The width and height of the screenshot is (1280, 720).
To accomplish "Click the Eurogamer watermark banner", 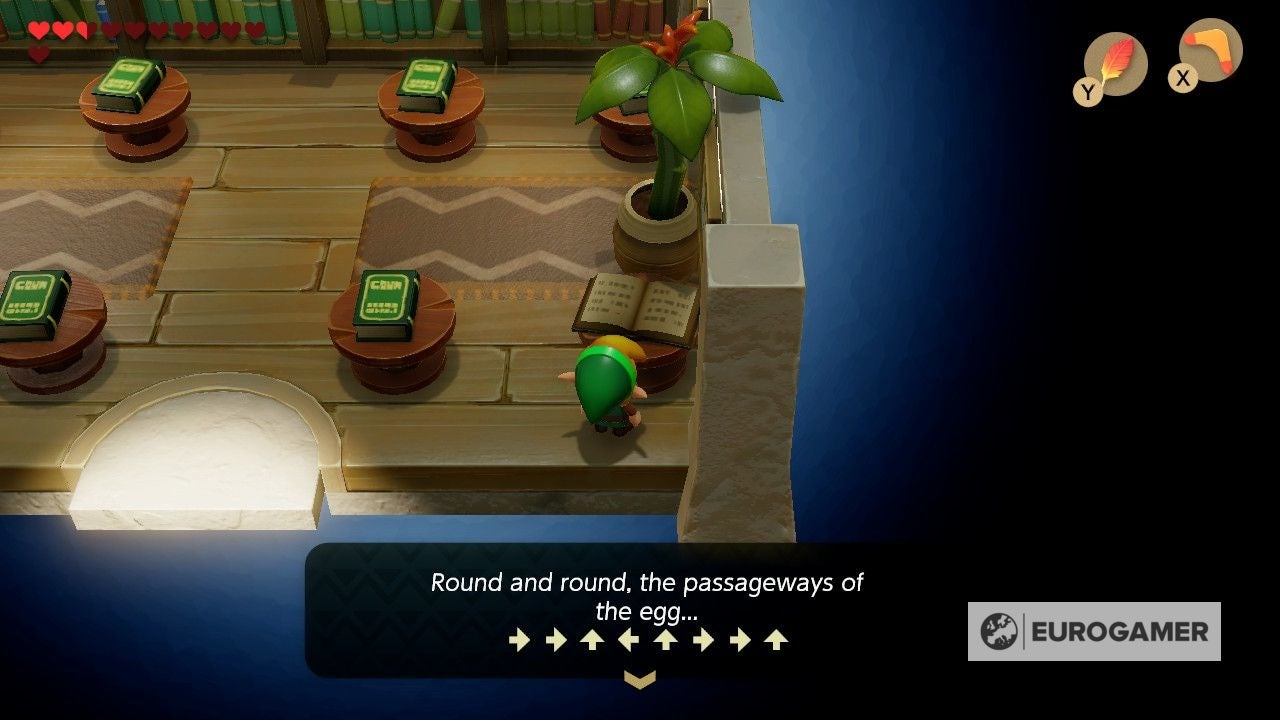I will (1095, 633).
